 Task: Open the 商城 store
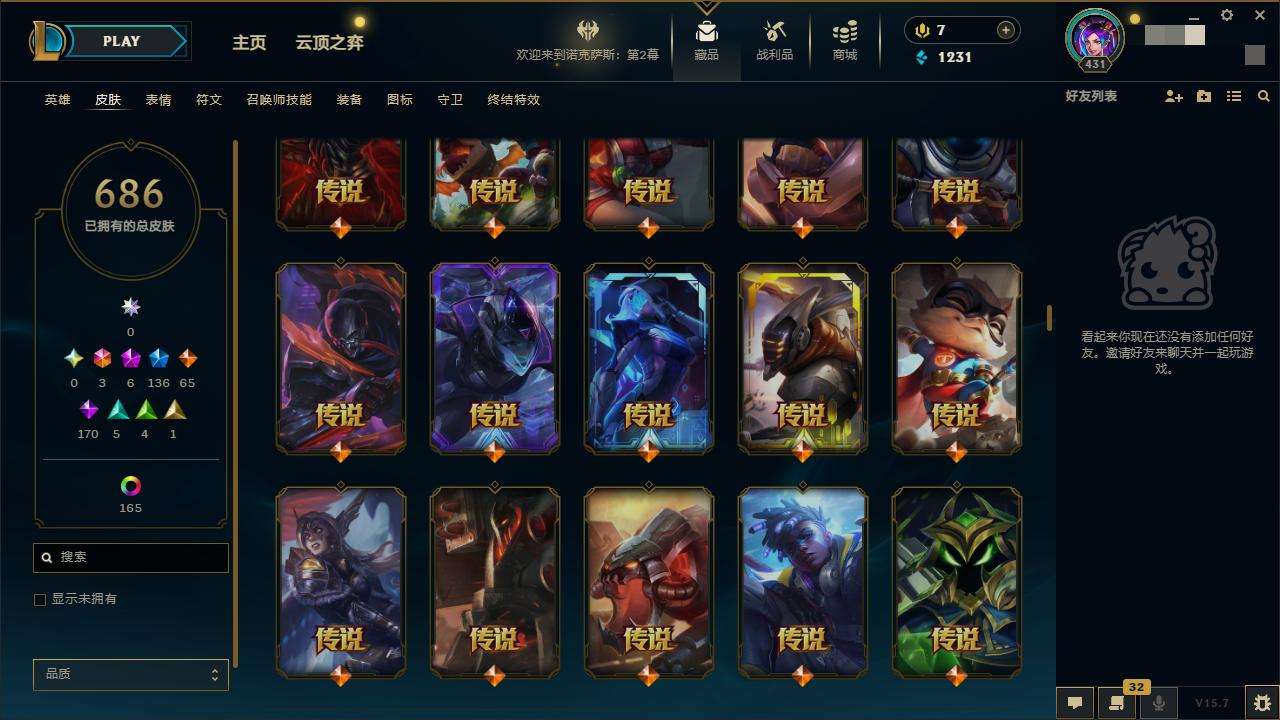click(845, 41)
